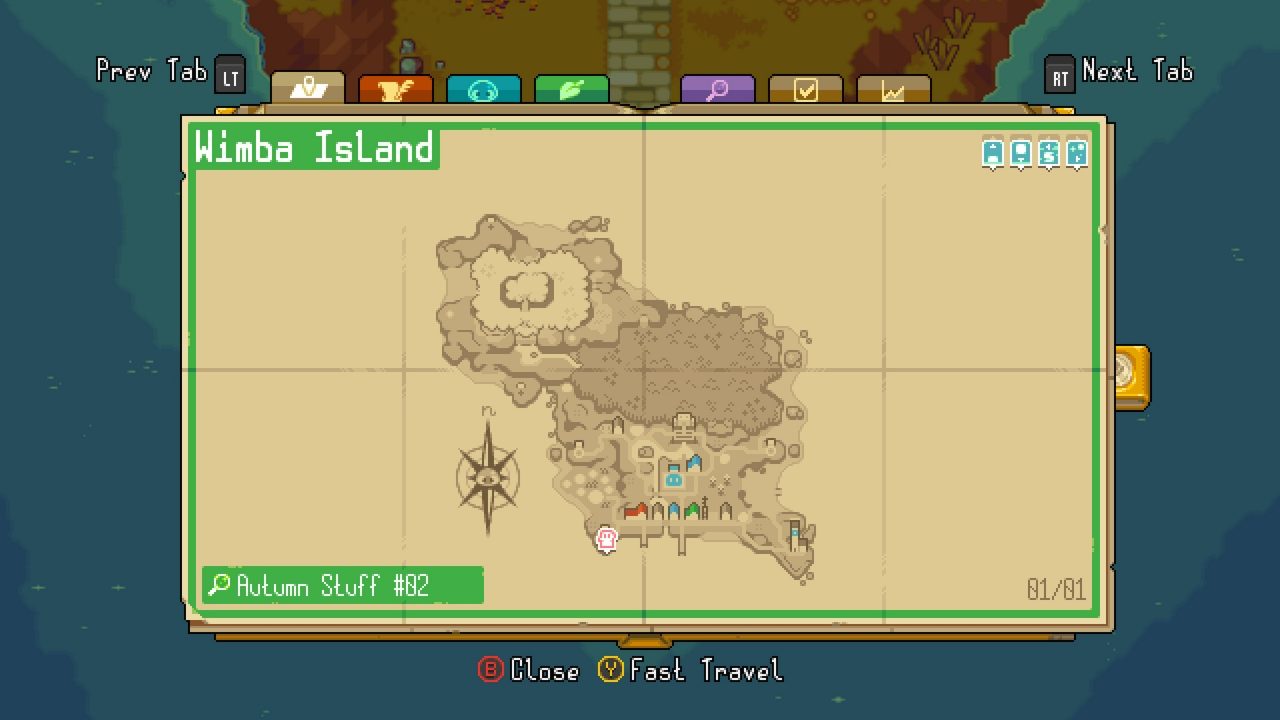Toggle the rightmost map marker filter
Image resolution: width=1280 pixels, height=720 pixels.
(x=1076, y=150)
